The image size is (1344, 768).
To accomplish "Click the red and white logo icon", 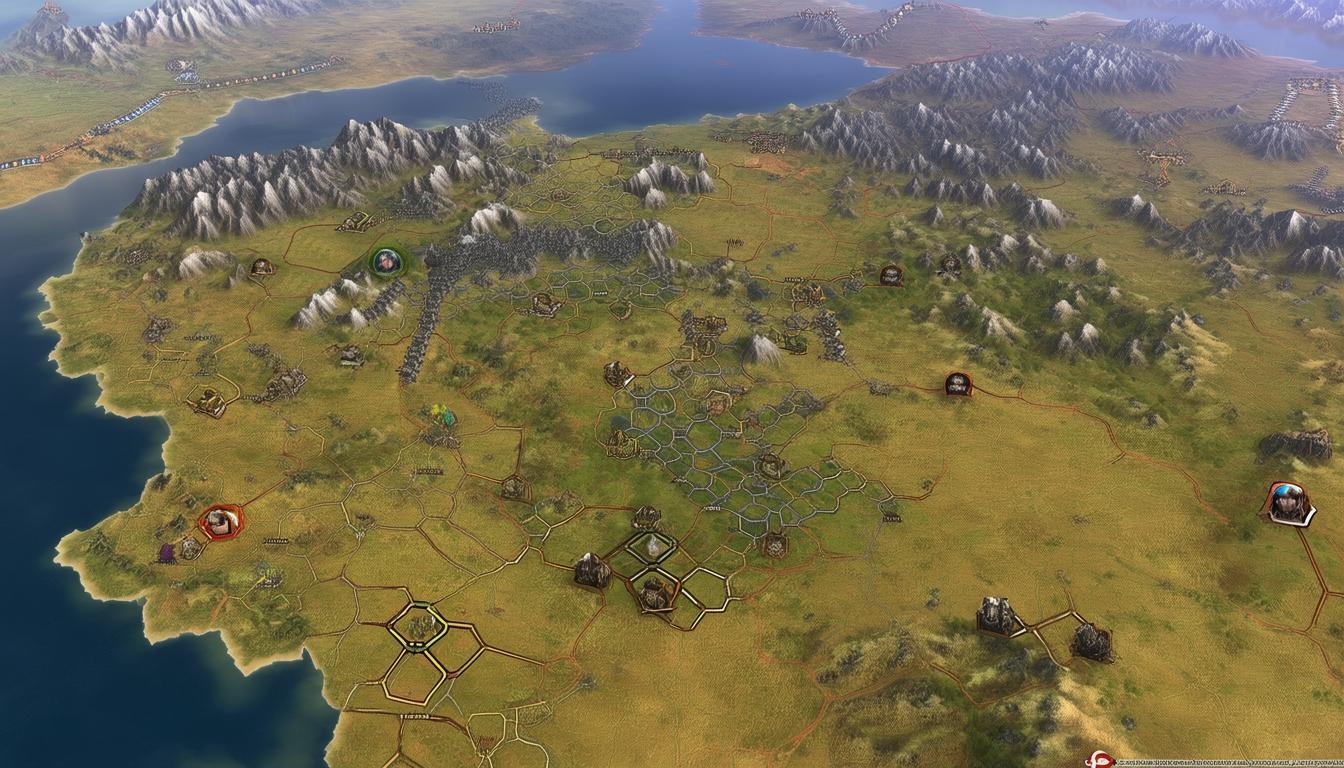I will pyautogui.click(x=1098, y=761).
